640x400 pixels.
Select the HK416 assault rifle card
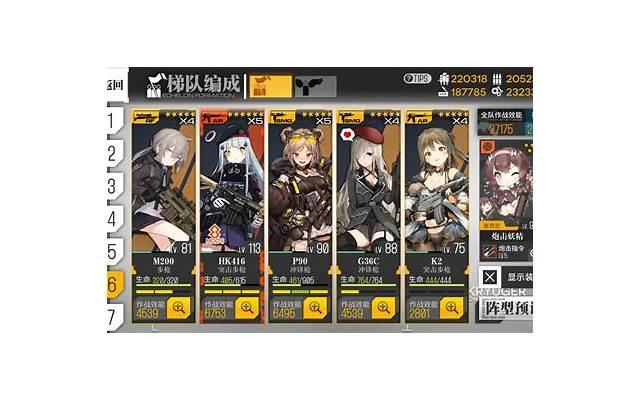(231, 200)
